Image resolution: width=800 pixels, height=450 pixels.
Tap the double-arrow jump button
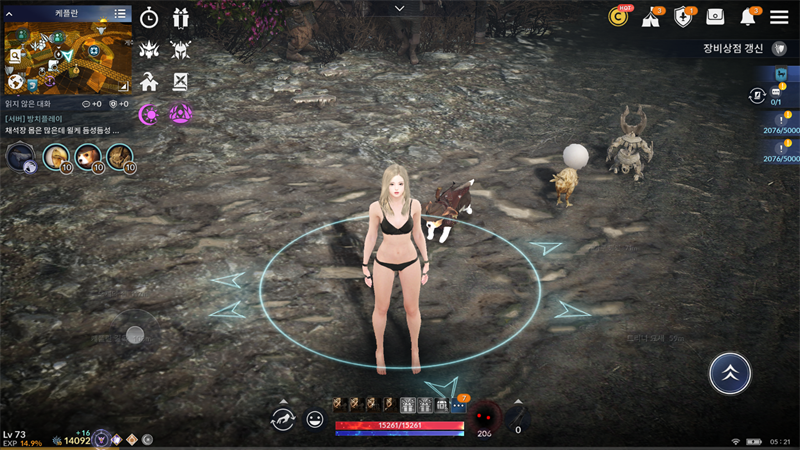coord(730,373)
